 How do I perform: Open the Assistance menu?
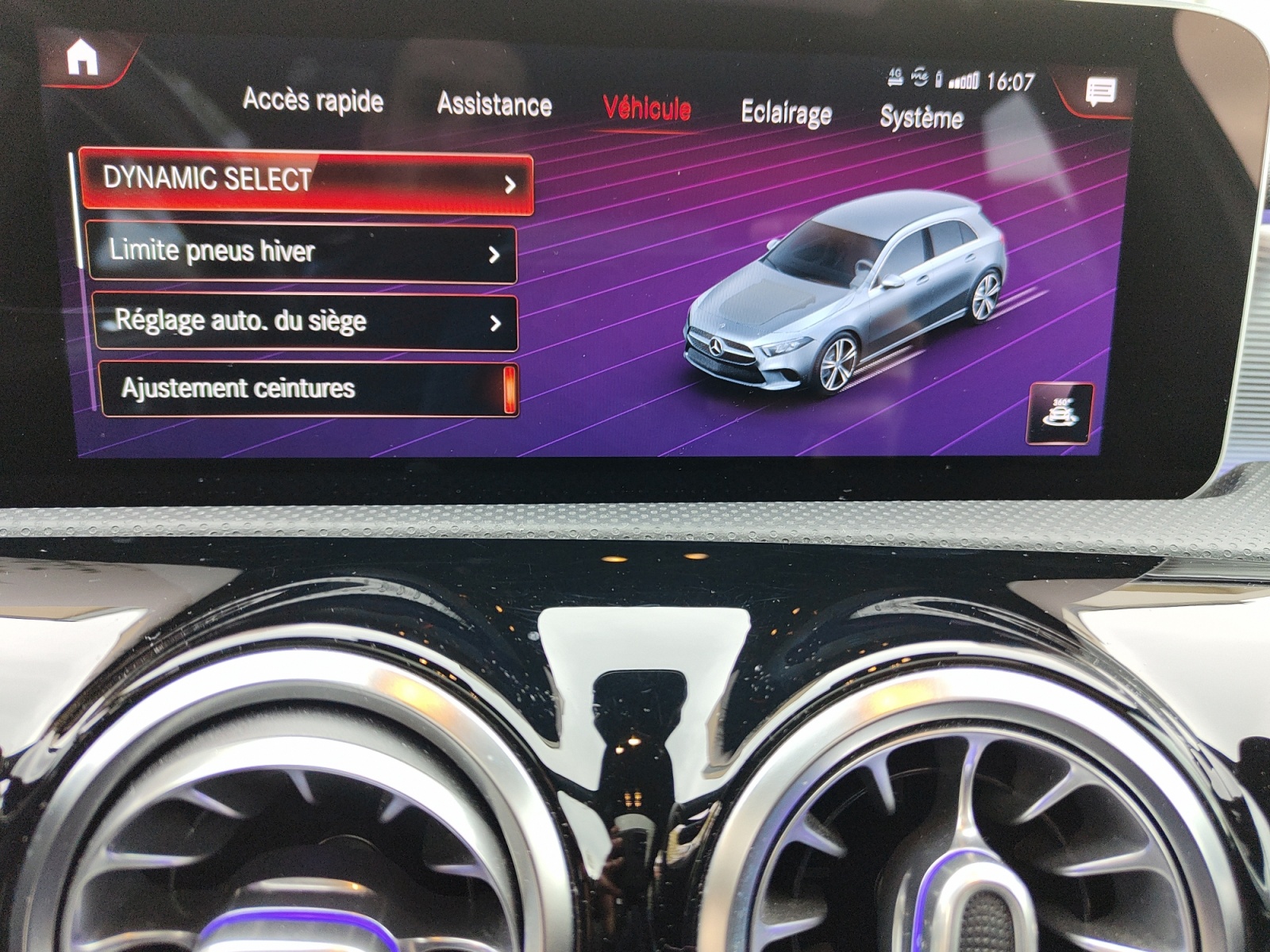coord(493,104)
